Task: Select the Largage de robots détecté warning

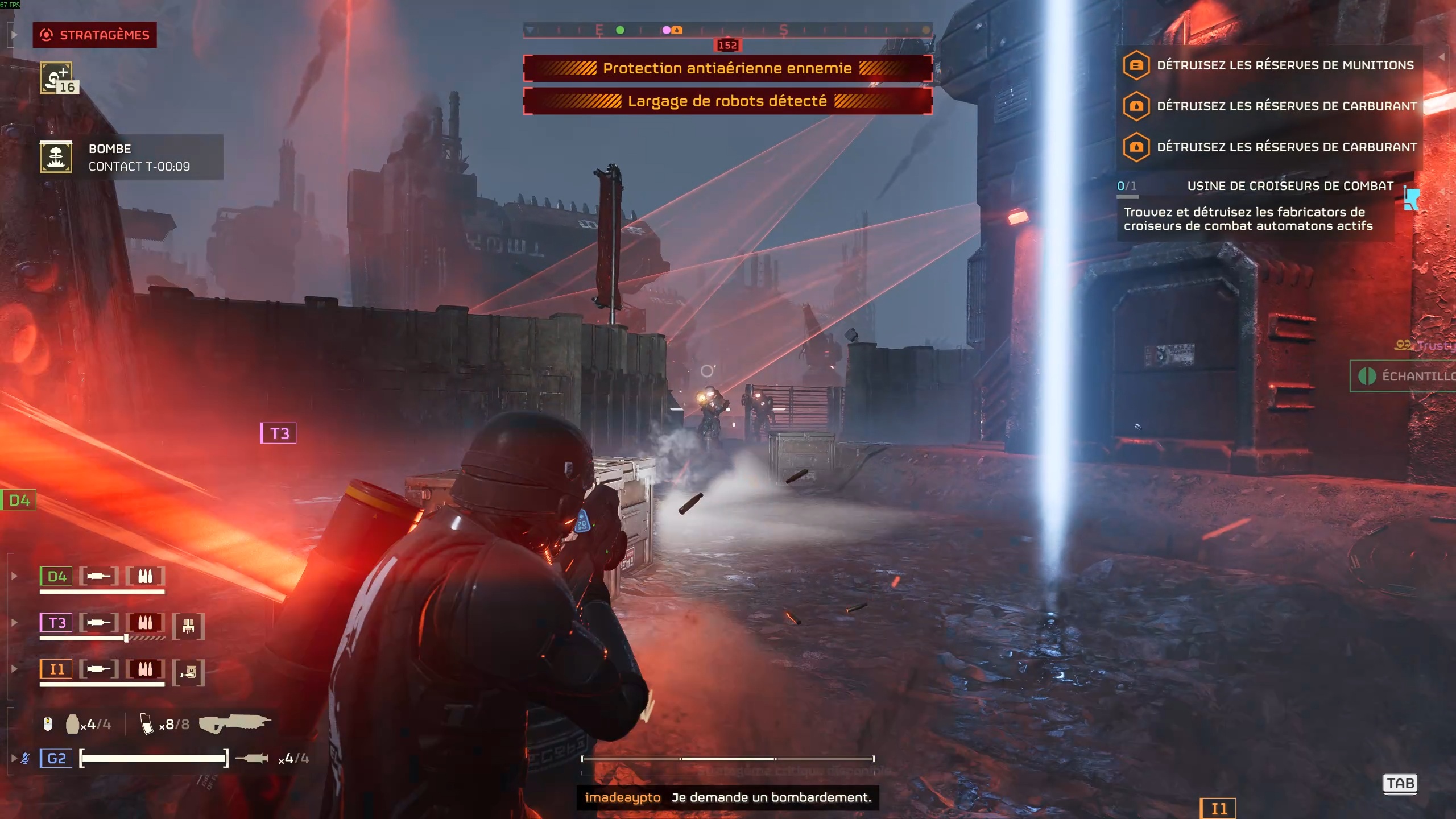Action: tap(727, 101)
